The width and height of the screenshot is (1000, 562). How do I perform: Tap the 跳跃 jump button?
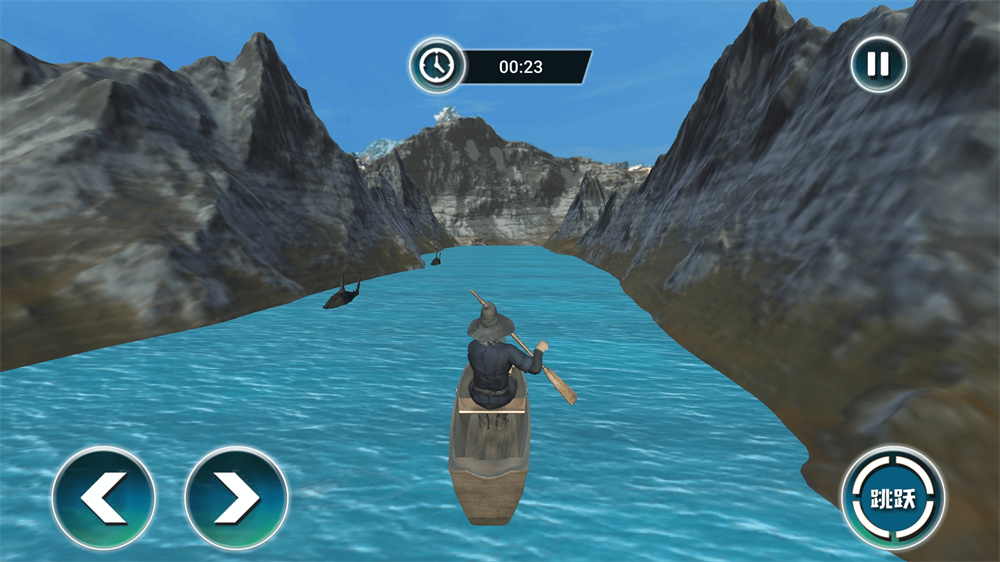(x=892, y=497)
